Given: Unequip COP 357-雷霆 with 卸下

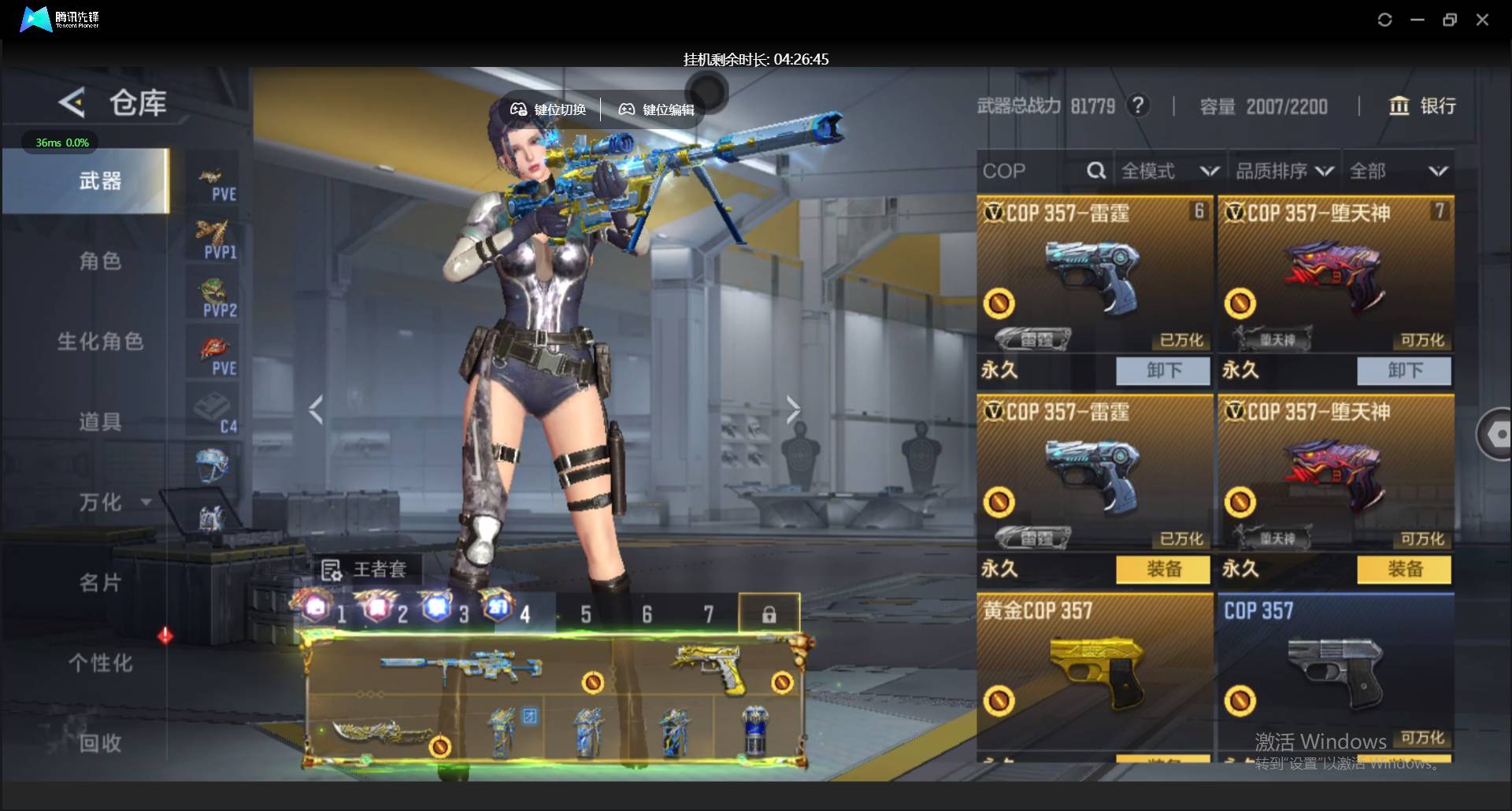Looking at the screenshot, I should coord(1163,370).
